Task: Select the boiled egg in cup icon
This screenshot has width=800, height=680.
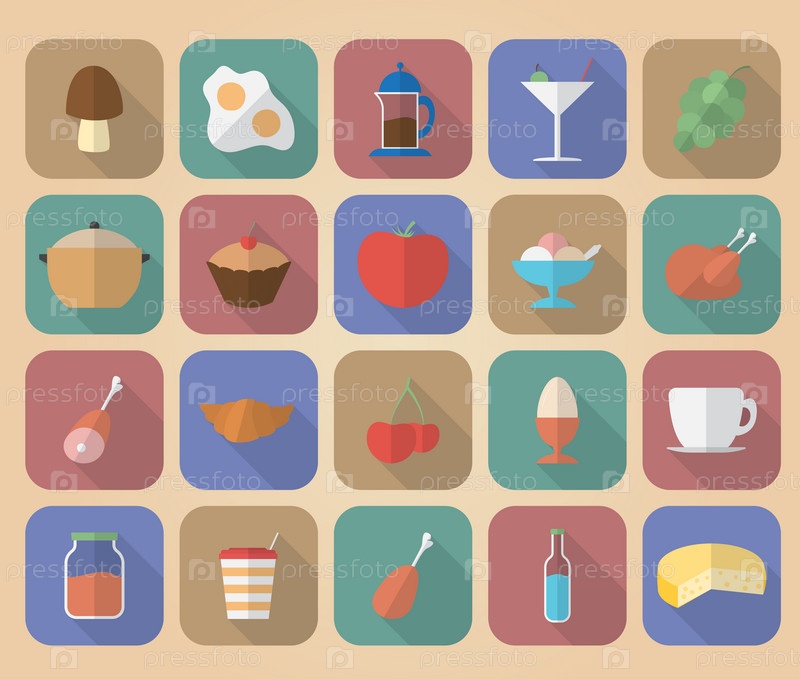Action: tap(557, 420)
